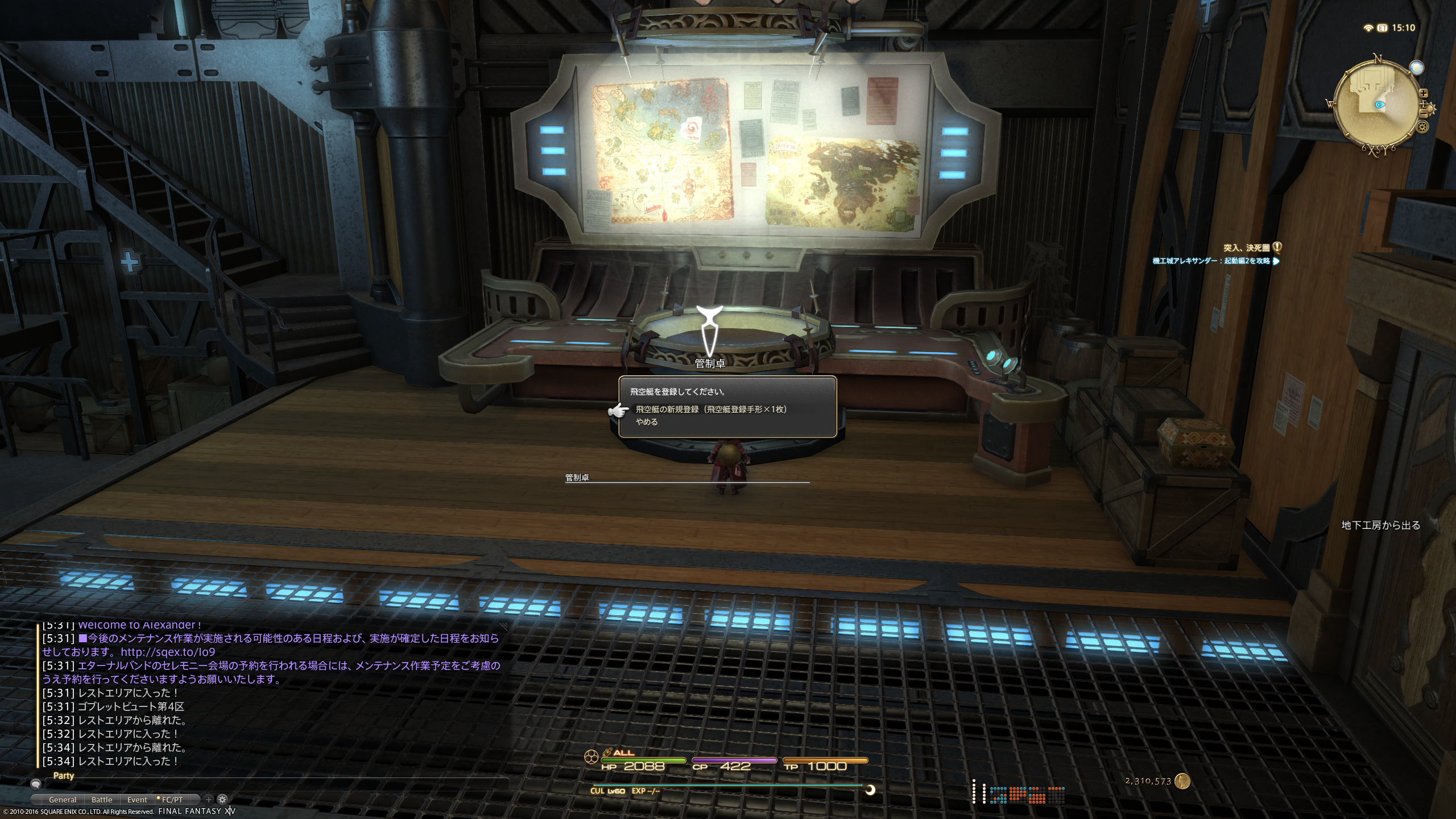
Task: Add a new chat log tab
Action: [x=209, y=799]
